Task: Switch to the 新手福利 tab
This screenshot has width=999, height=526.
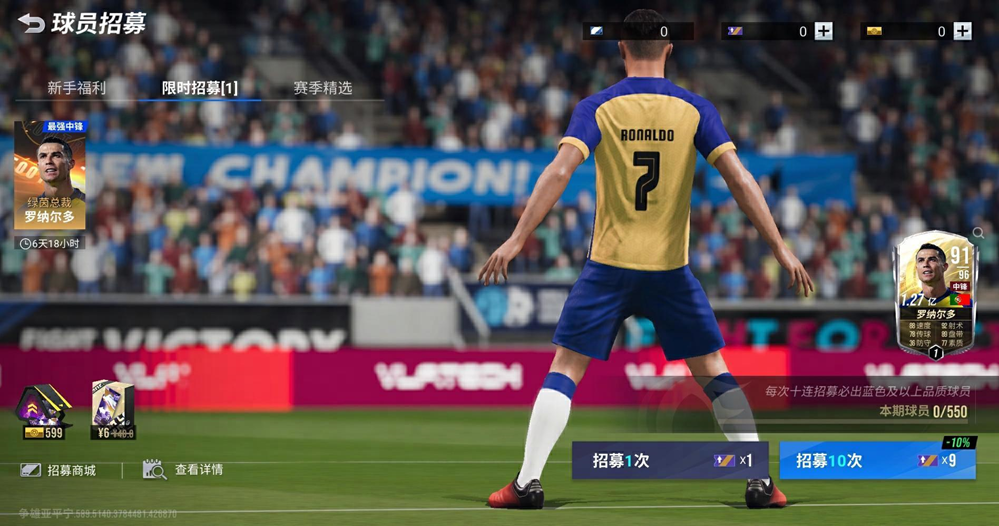Action: click(x=76, y=88)
